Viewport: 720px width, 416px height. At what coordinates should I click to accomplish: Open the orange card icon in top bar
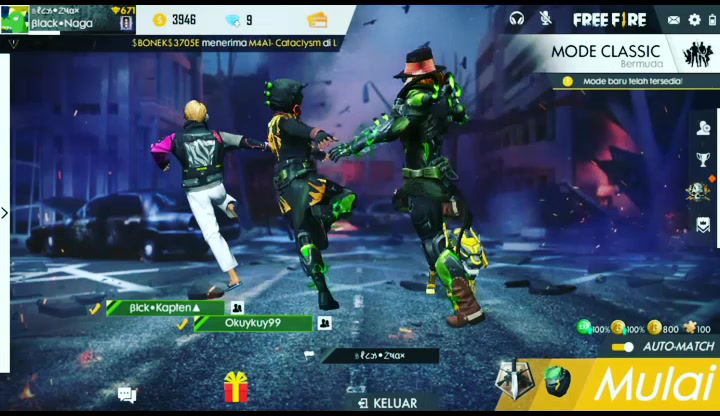point(317,20)
